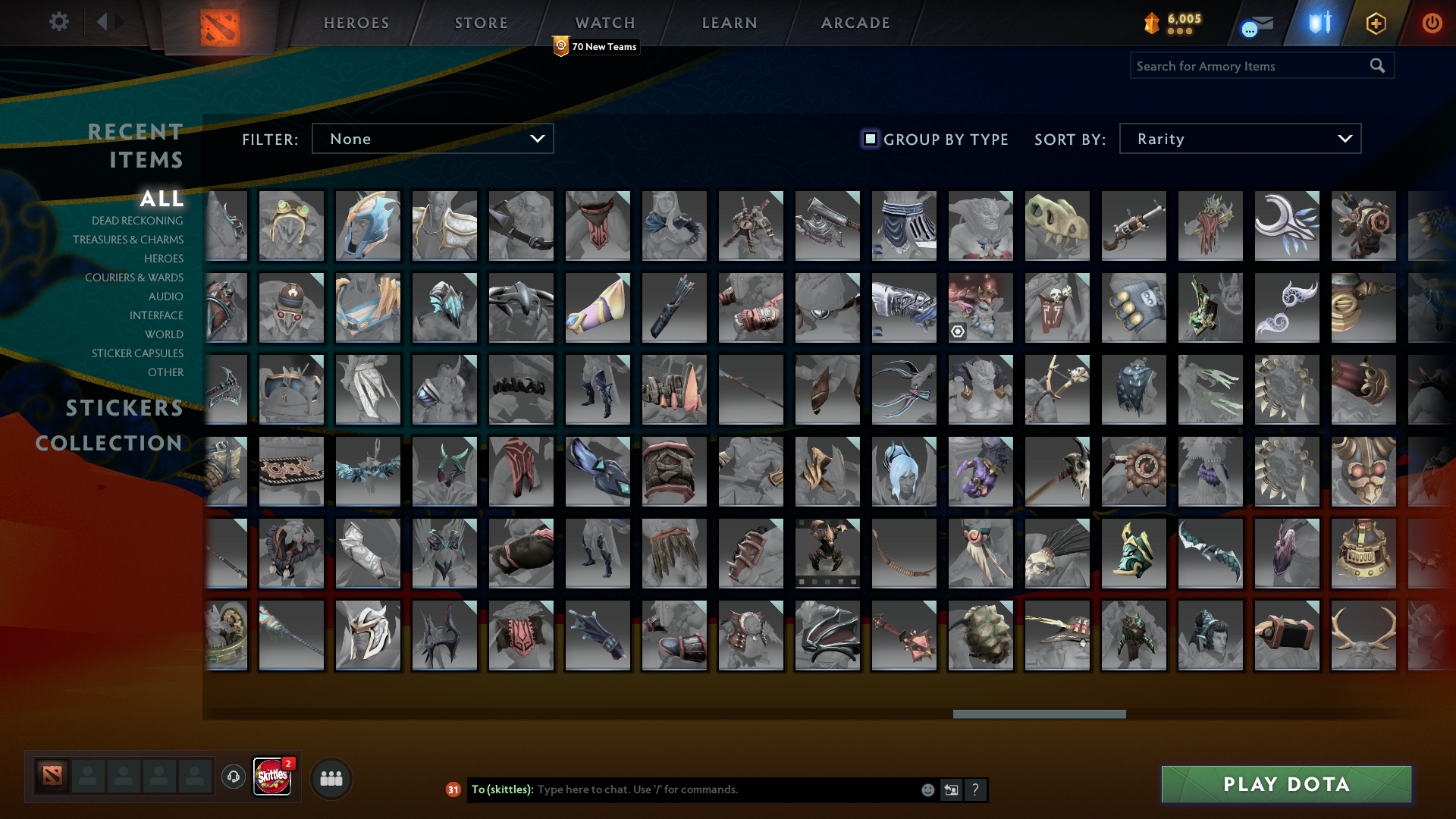Switch to the Heroes tab
The width and height of the screenshot is (1456, 819).
pyautogui.click(x=356, y=23)
